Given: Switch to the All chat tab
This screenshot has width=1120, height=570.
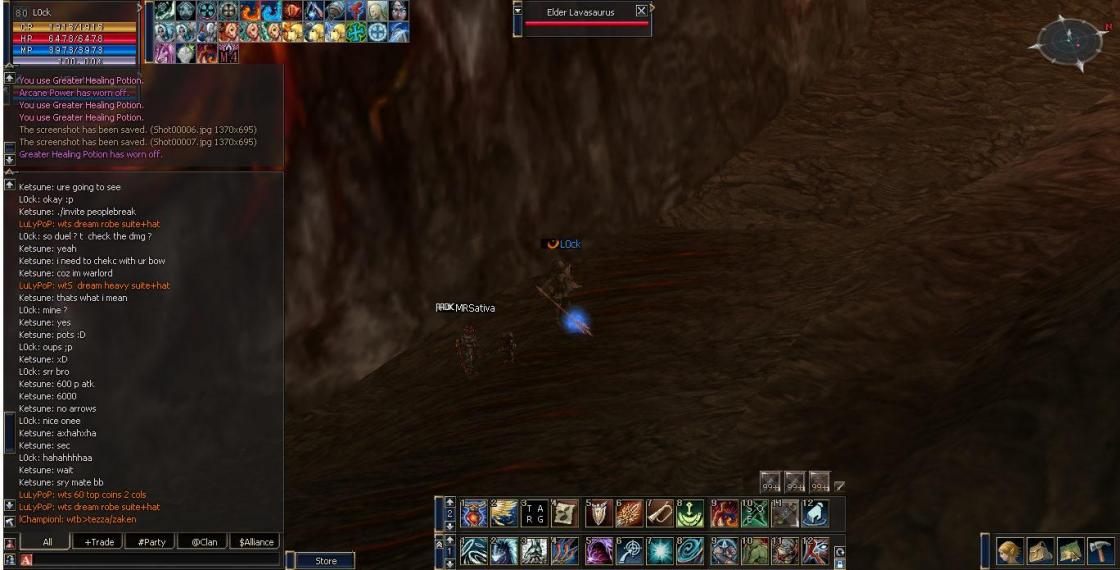Looking at the screenshot, I should [47, 542].
